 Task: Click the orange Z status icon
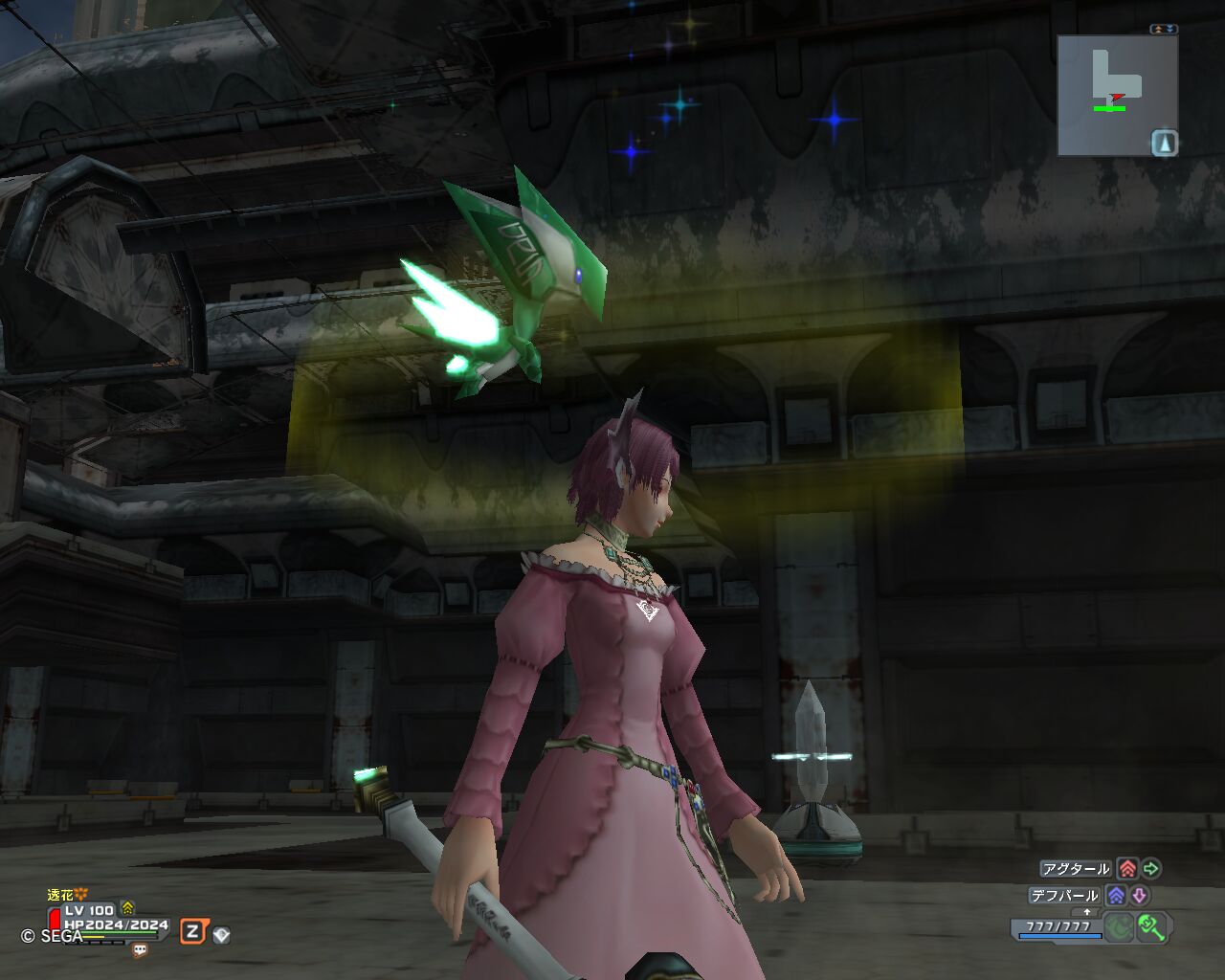pos(193,931)
